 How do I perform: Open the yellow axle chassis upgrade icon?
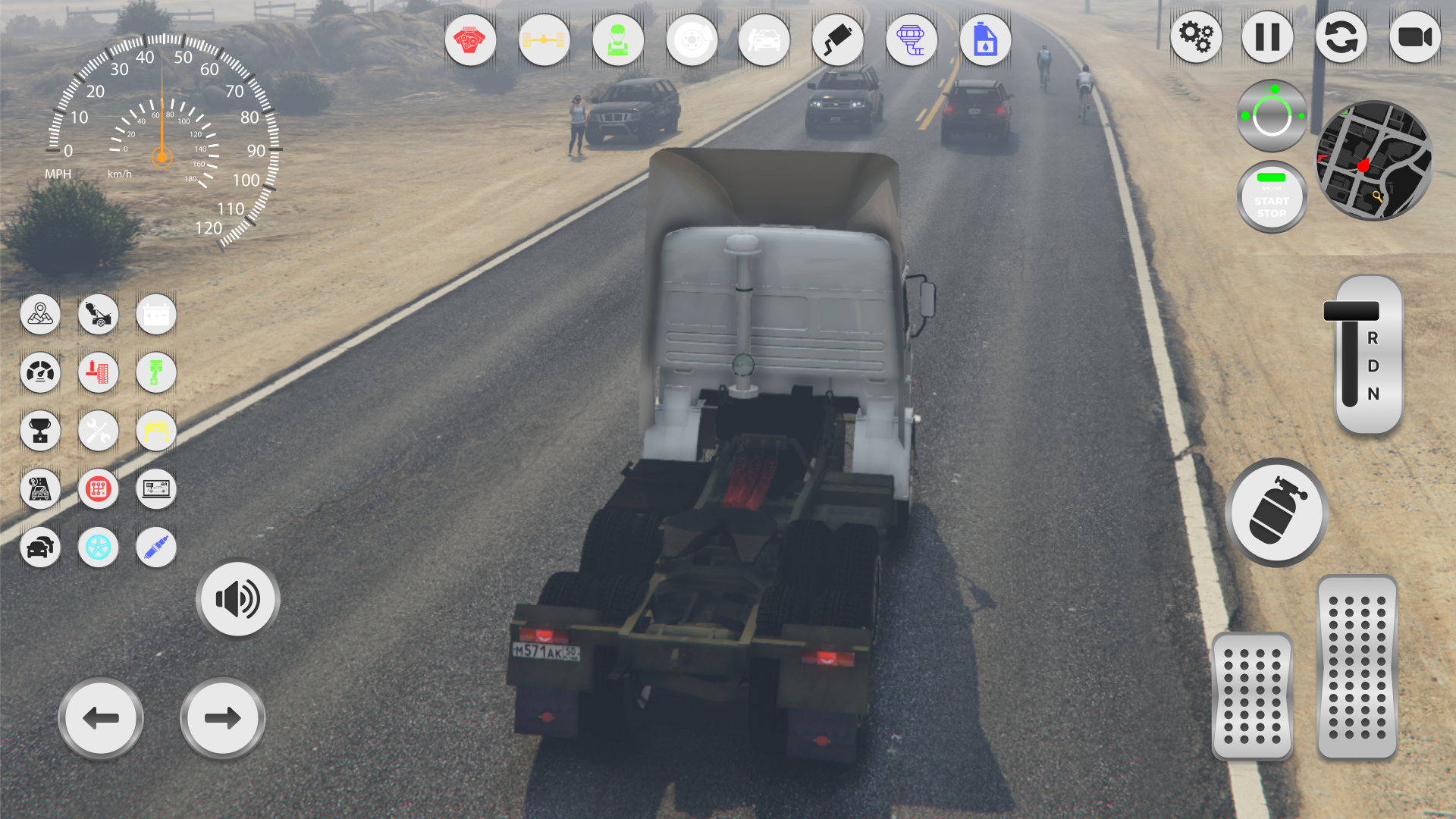click(544, 39)
